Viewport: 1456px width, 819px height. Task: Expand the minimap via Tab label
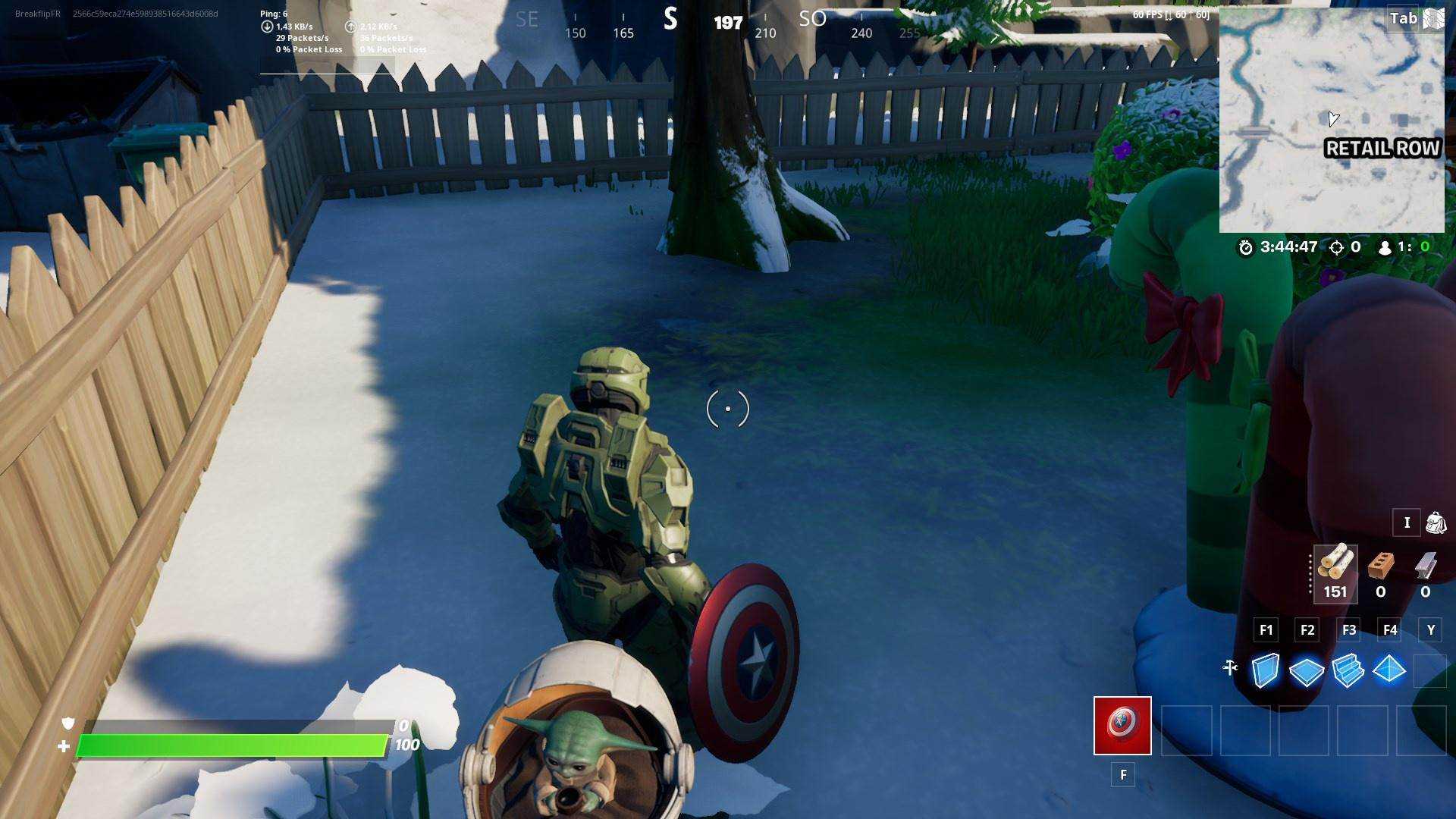tap(1401, 17)
